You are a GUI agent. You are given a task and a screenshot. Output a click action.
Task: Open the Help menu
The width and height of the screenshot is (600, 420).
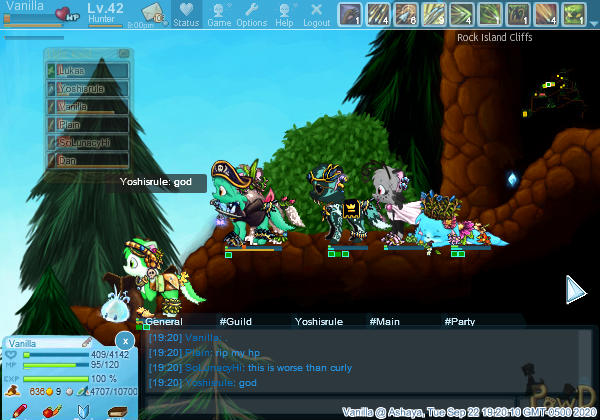tap(284, 14)
